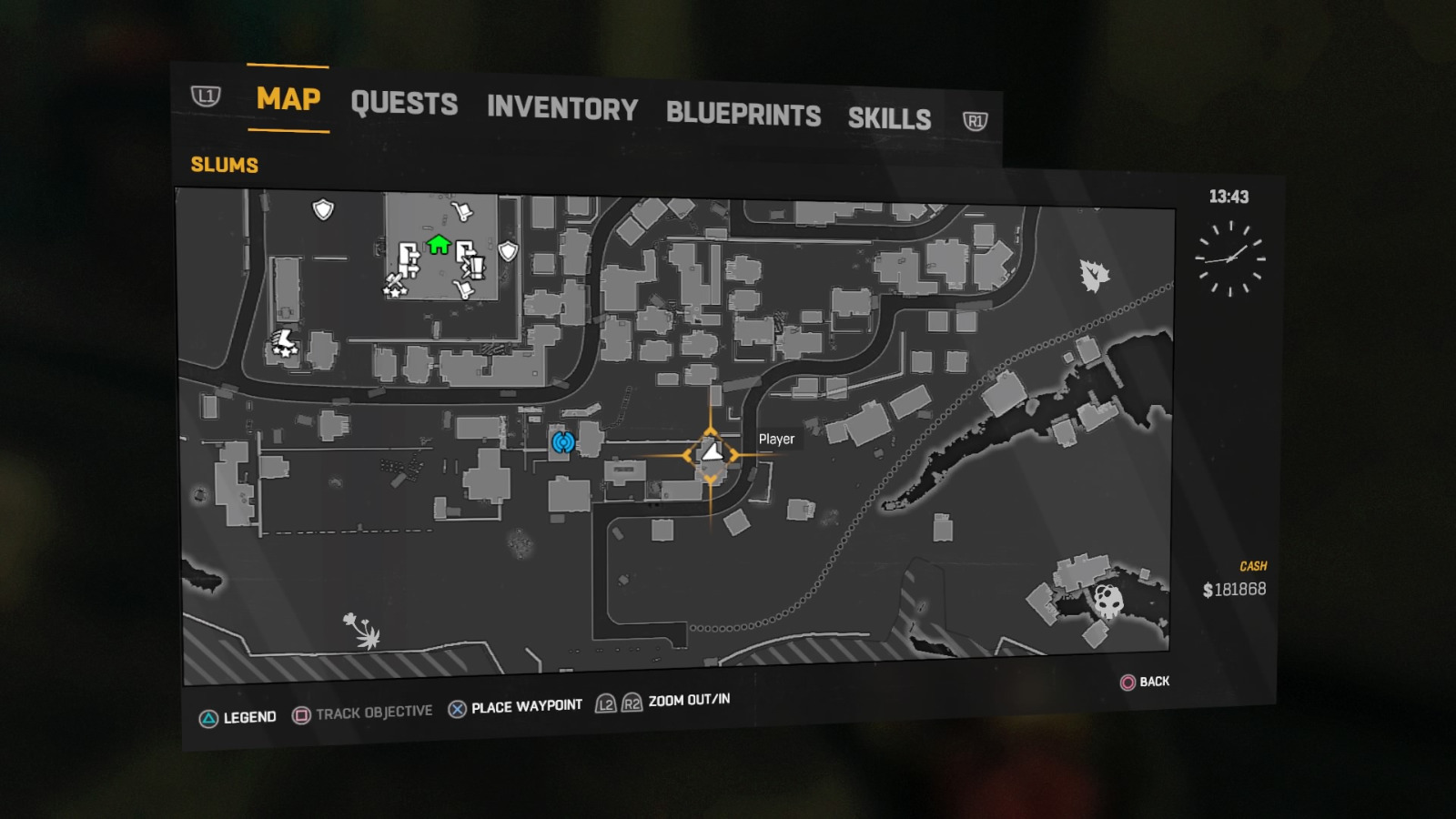
Task: Click the boot race challenge icon with stars
Action: click(283, 342)
